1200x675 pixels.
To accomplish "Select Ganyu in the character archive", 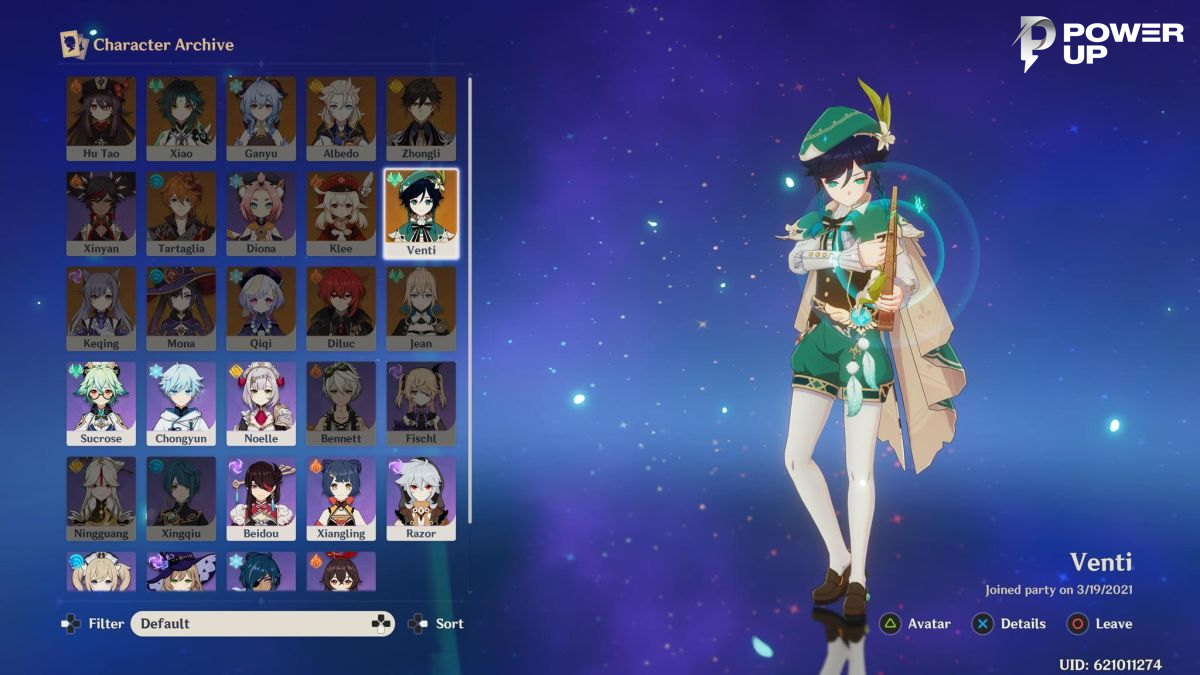I will (261, 118).
